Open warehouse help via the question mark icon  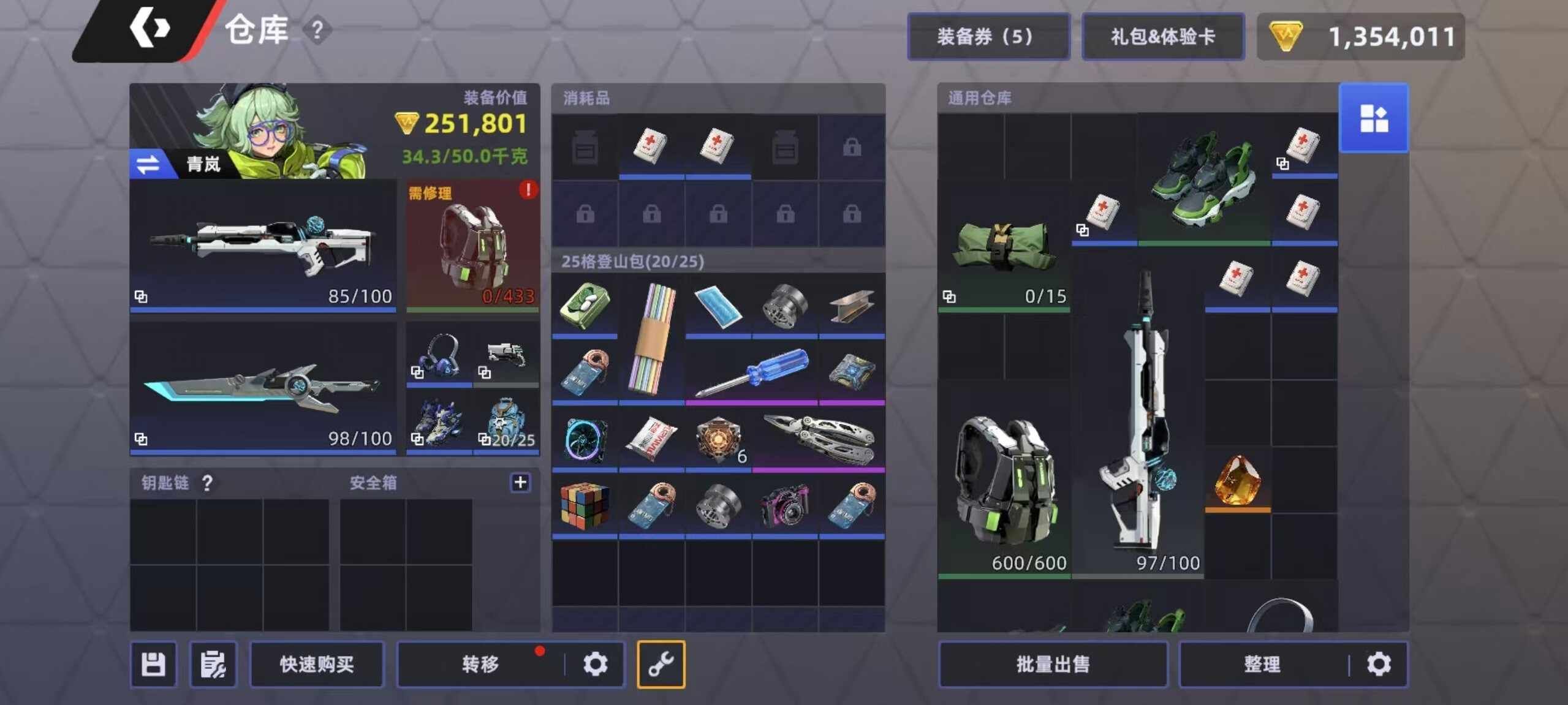click(317, 29)
